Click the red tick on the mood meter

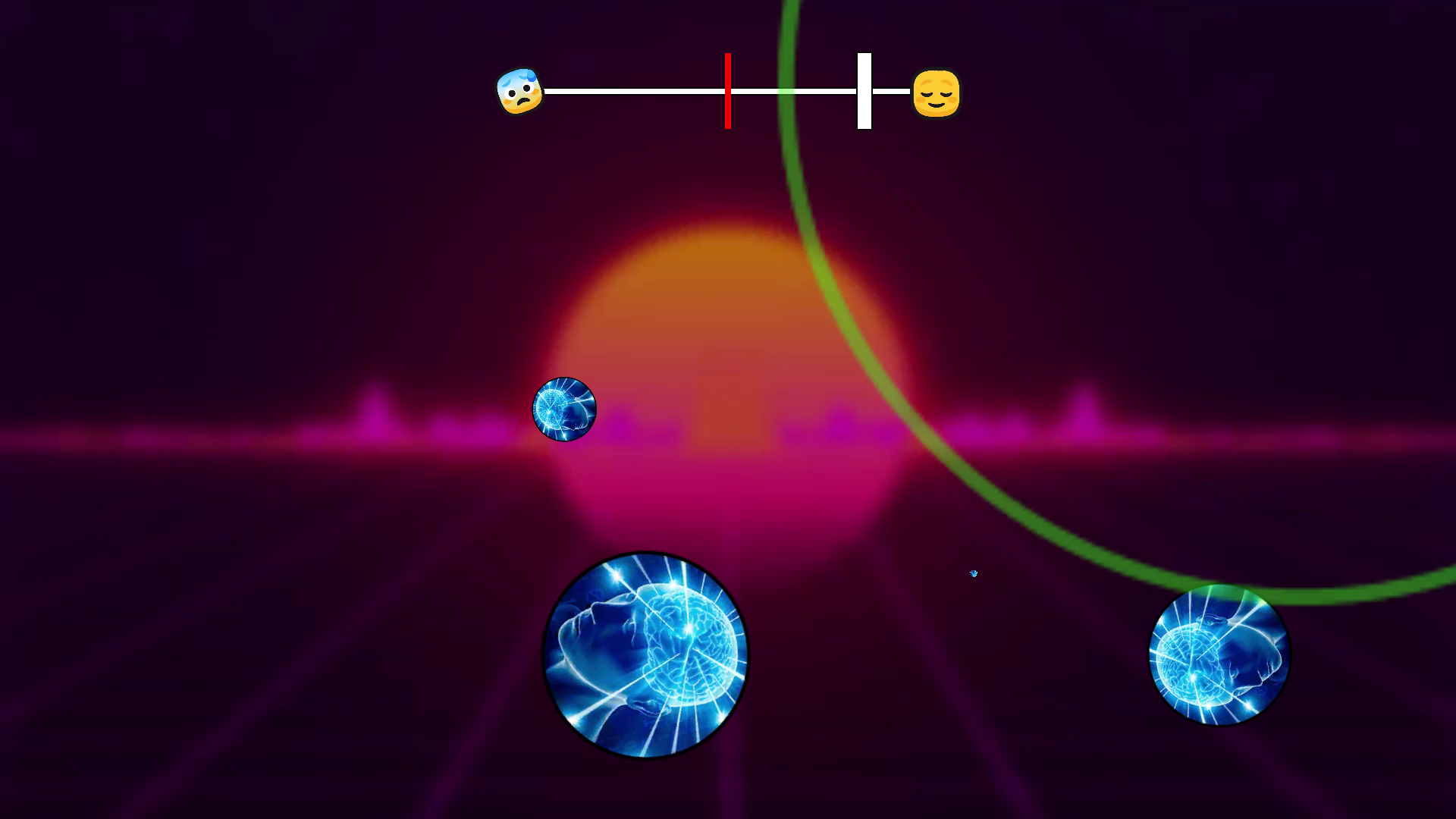(x=727, y=91)
